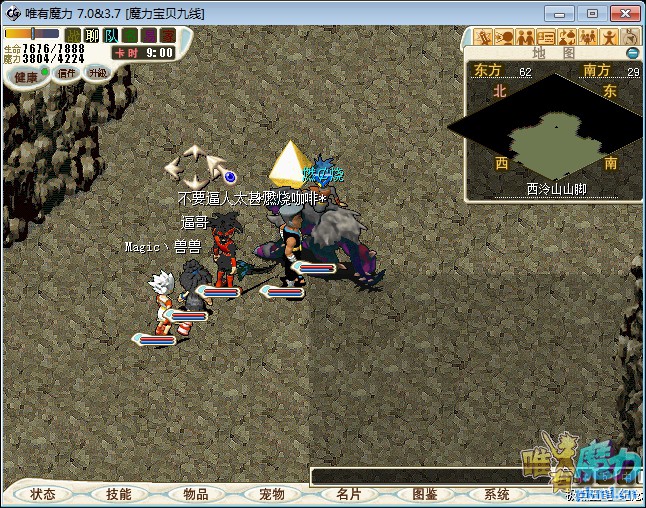Image resolution: width=646 pixels, height=508 pixels.
Task: Open the 图鉴 album menu
Action: (424, 494)
